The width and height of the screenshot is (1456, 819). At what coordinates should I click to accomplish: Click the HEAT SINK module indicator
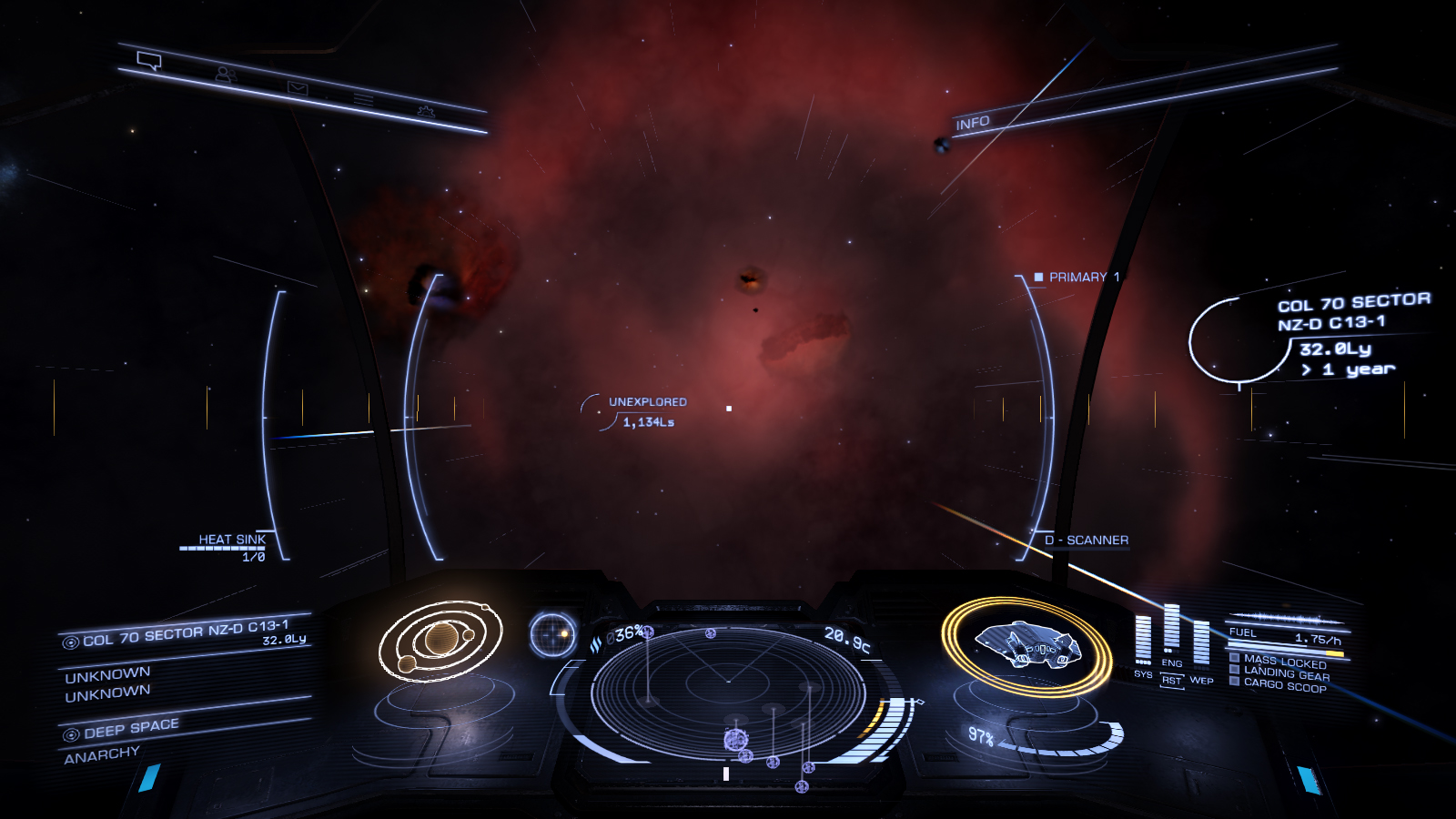click(x=233, y=541)
